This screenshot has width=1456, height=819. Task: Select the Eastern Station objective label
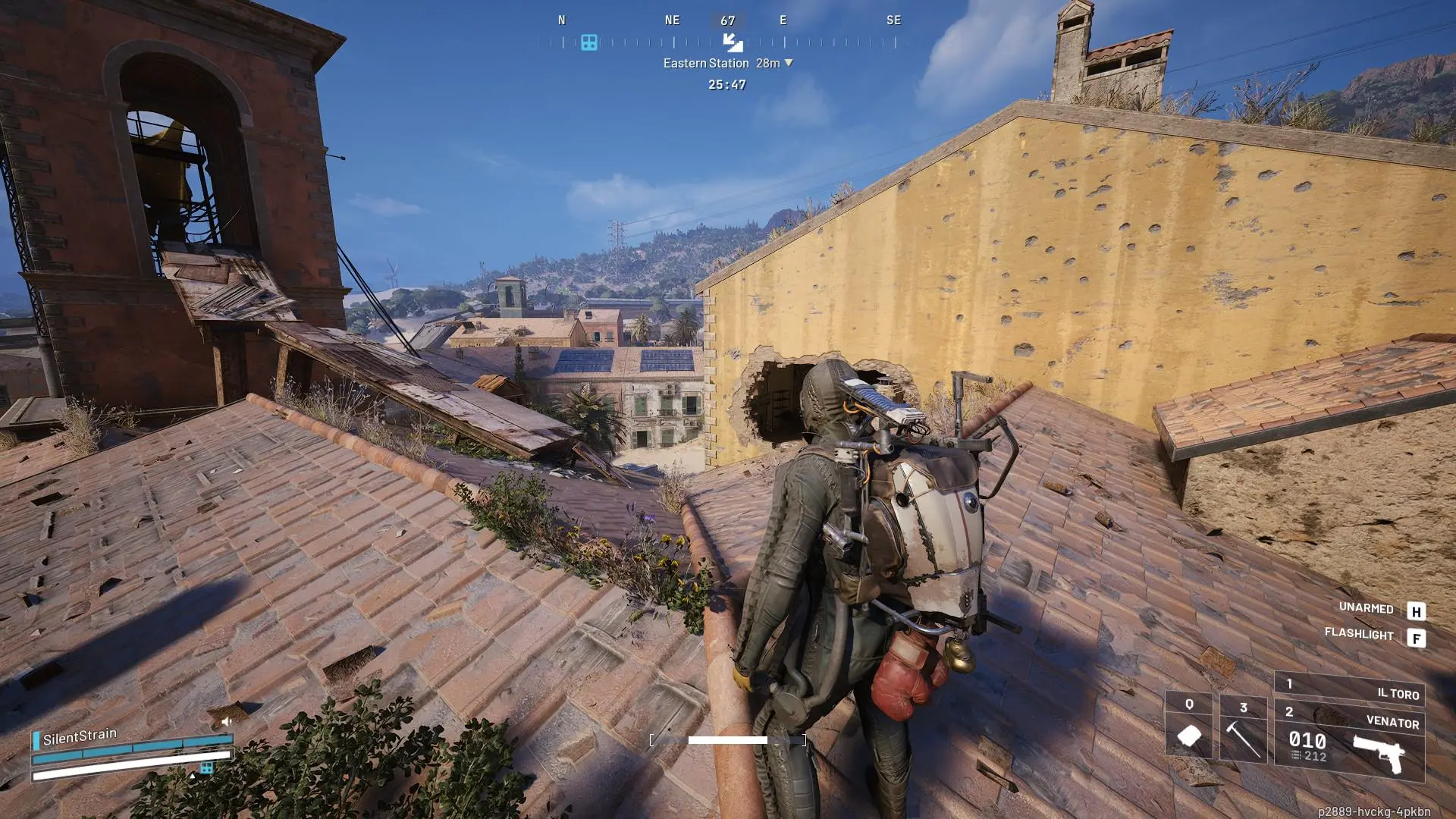706,63
